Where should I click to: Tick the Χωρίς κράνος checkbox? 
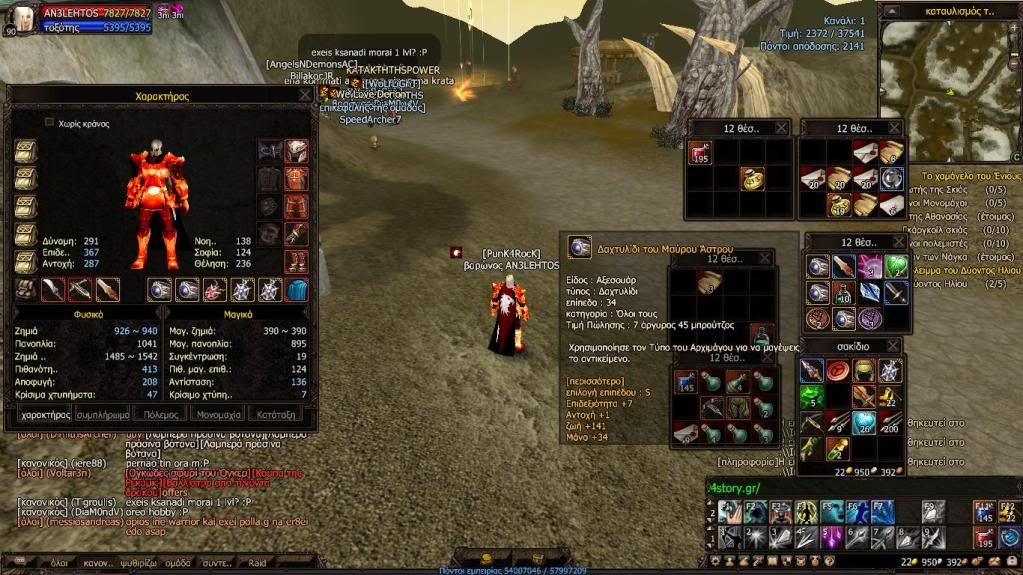(49, 123)
